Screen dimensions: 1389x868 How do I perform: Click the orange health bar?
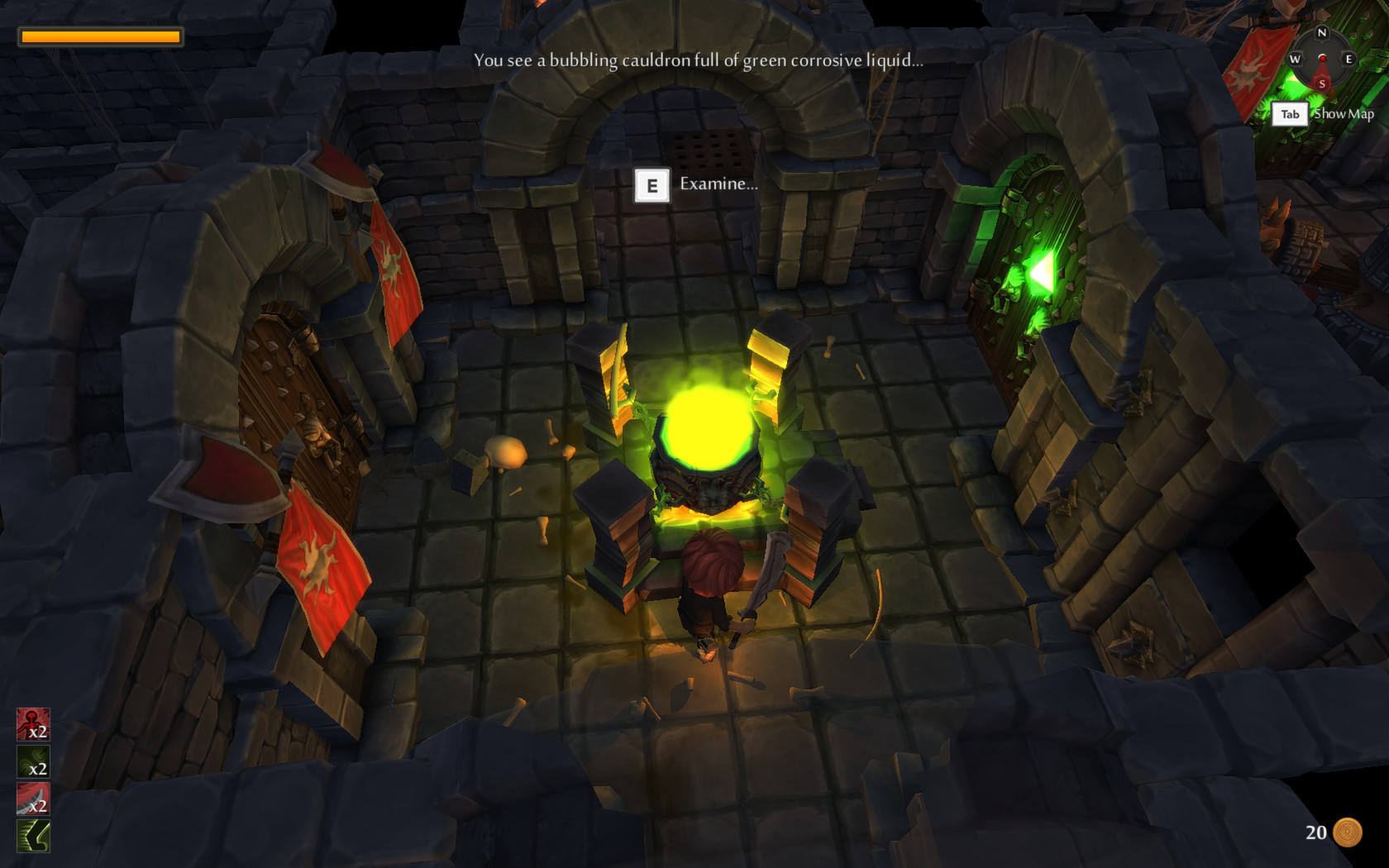(99, 36)
